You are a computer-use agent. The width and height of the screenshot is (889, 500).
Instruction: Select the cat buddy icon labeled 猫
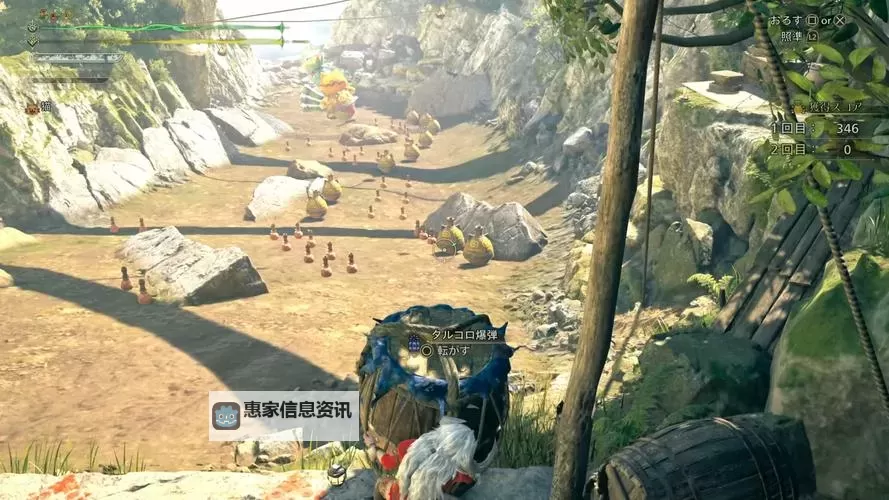point(32,108)
